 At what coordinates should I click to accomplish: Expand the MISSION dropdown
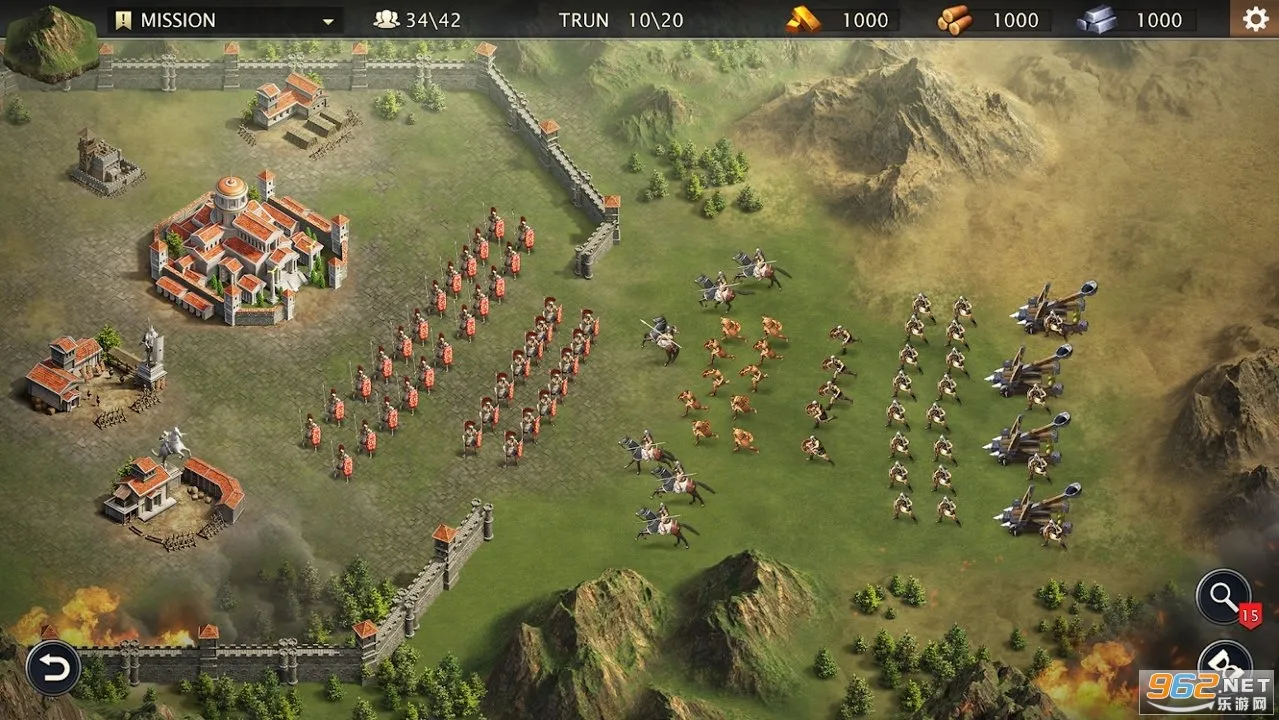327,20
